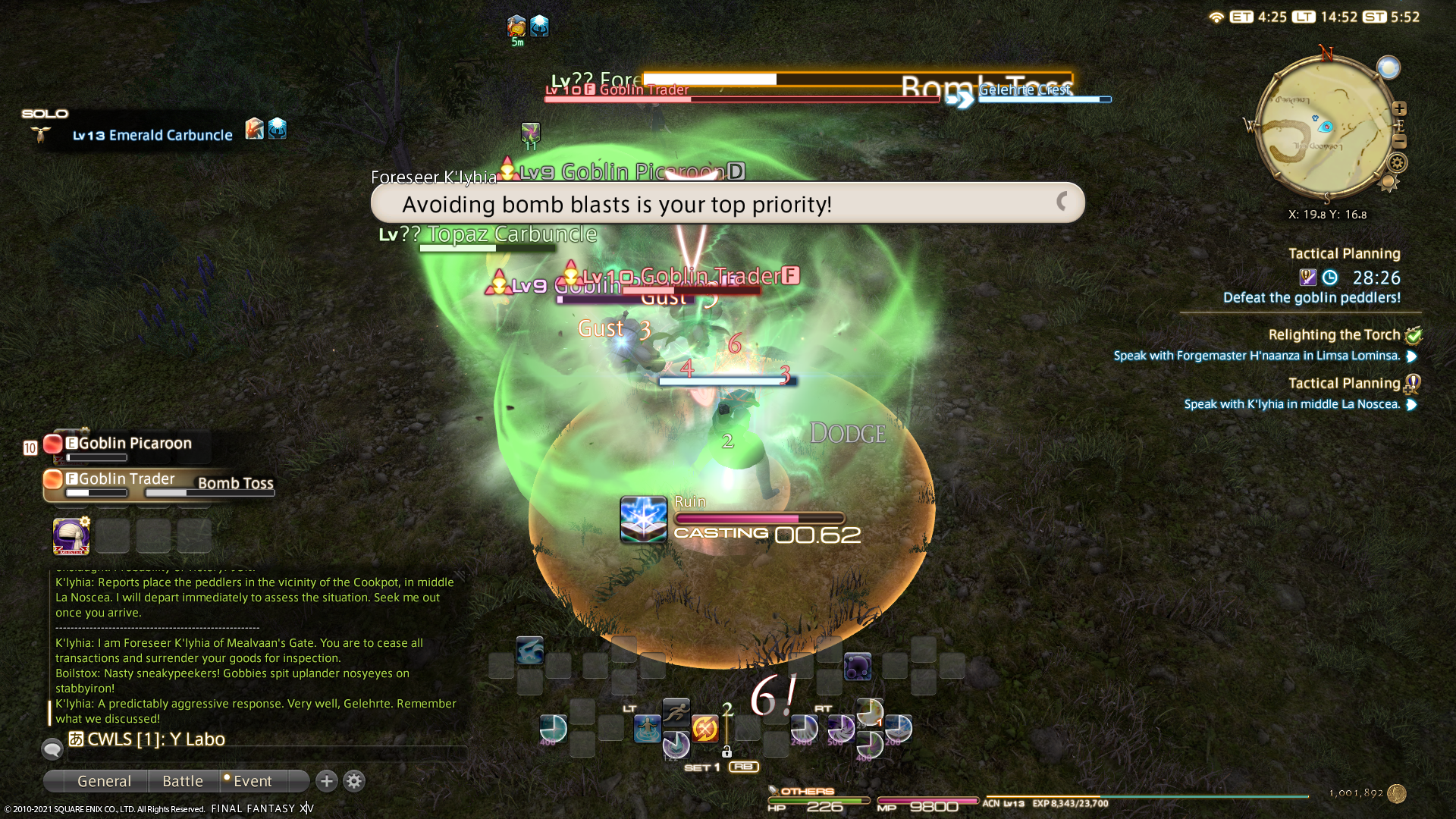This screenshot has height=819, width=1456.
Task: Target Goblin Picaroon in the enemy list
Action: tap(135, 444)
